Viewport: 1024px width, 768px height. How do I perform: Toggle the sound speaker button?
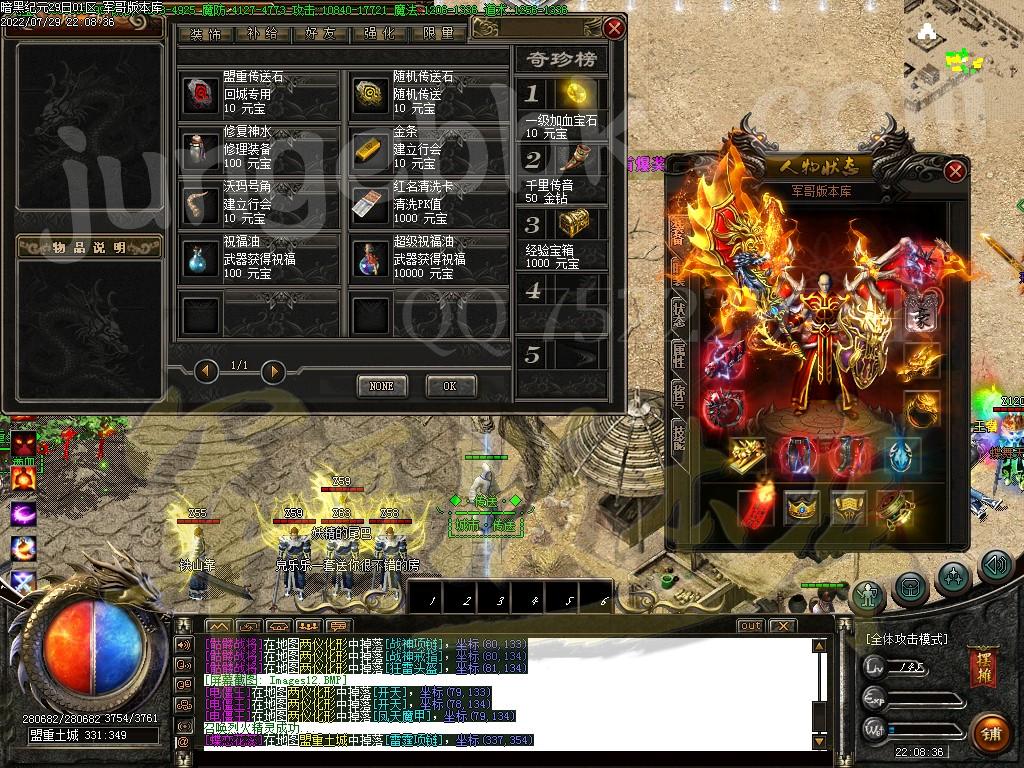(x=995, y=568)
